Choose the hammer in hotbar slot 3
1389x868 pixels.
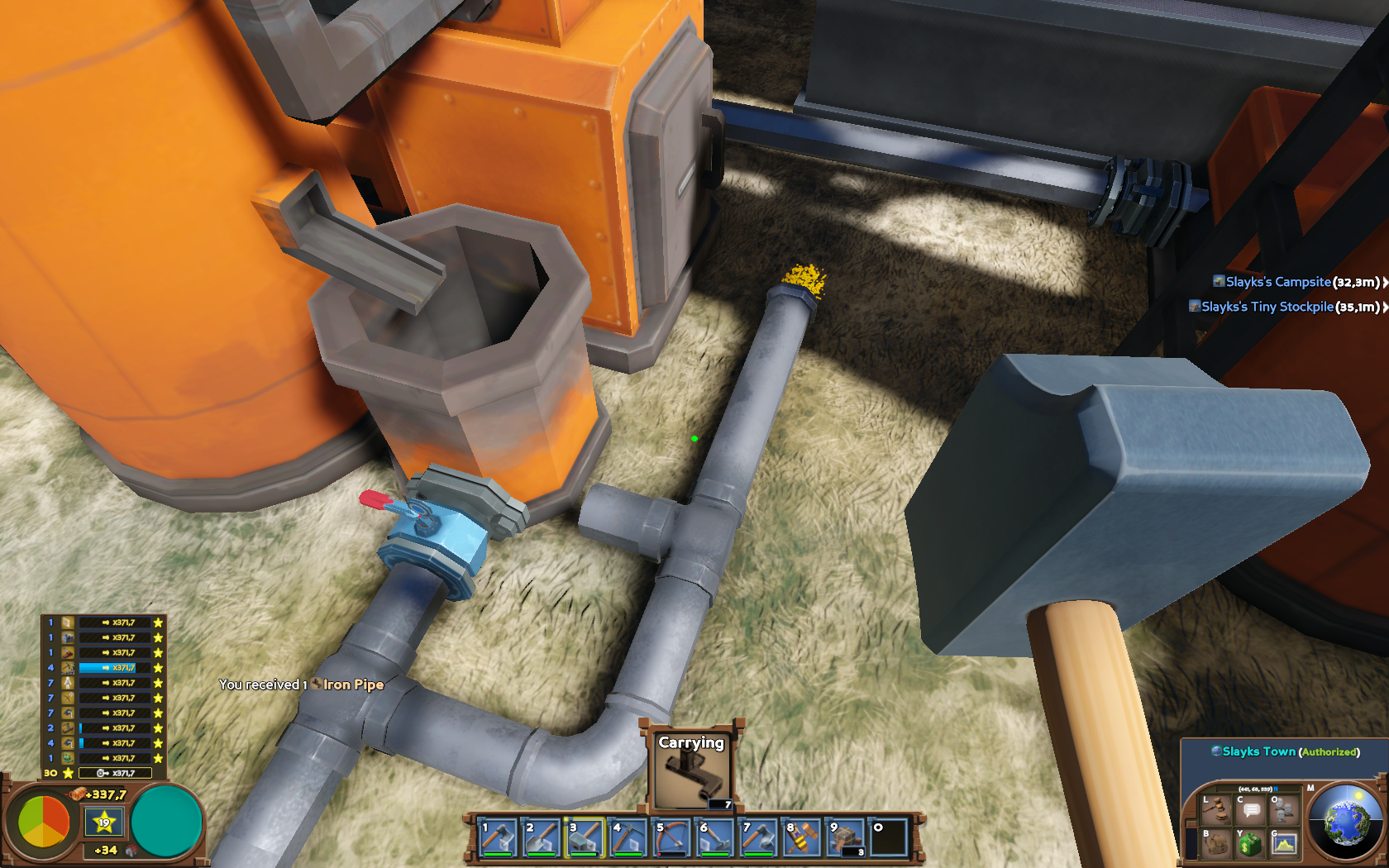[585, 837]
